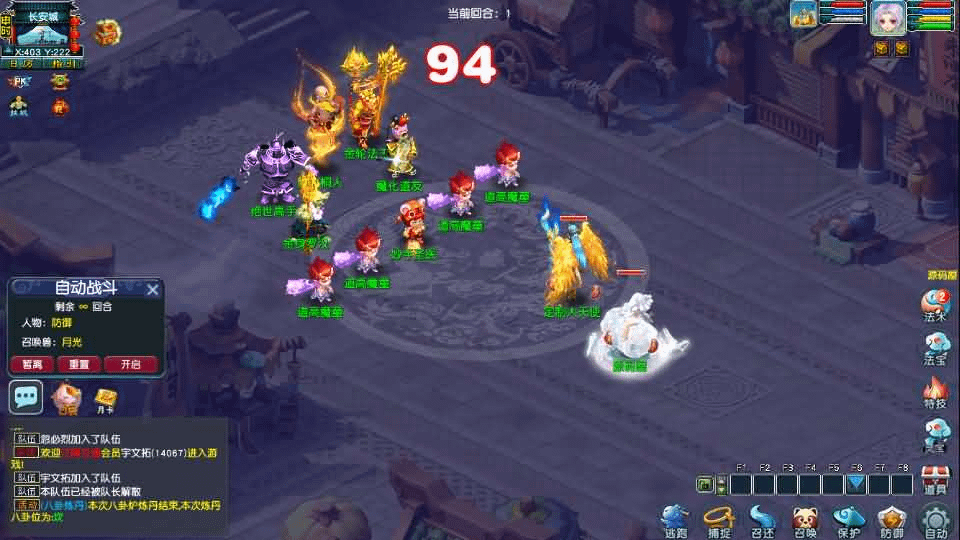960x540 pixels.
Task: Open the 月卡 monthly card icon
Action: pos(105,398)
